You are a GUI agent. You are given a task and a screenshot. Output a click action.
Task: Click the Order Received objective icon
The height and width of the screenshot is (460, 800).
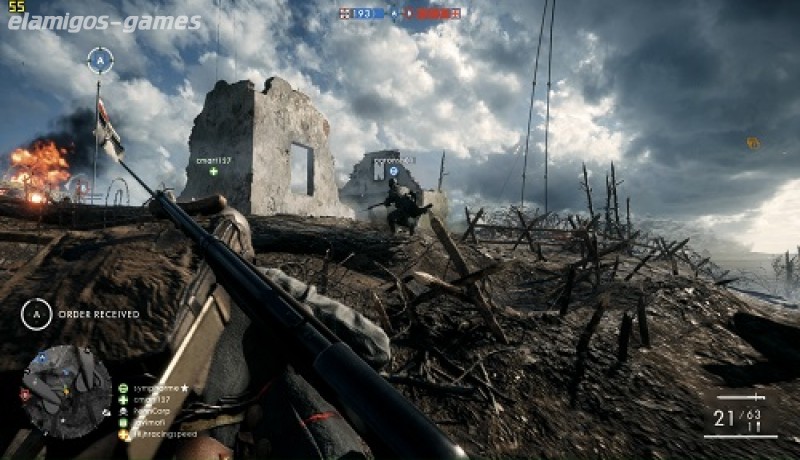36,314
